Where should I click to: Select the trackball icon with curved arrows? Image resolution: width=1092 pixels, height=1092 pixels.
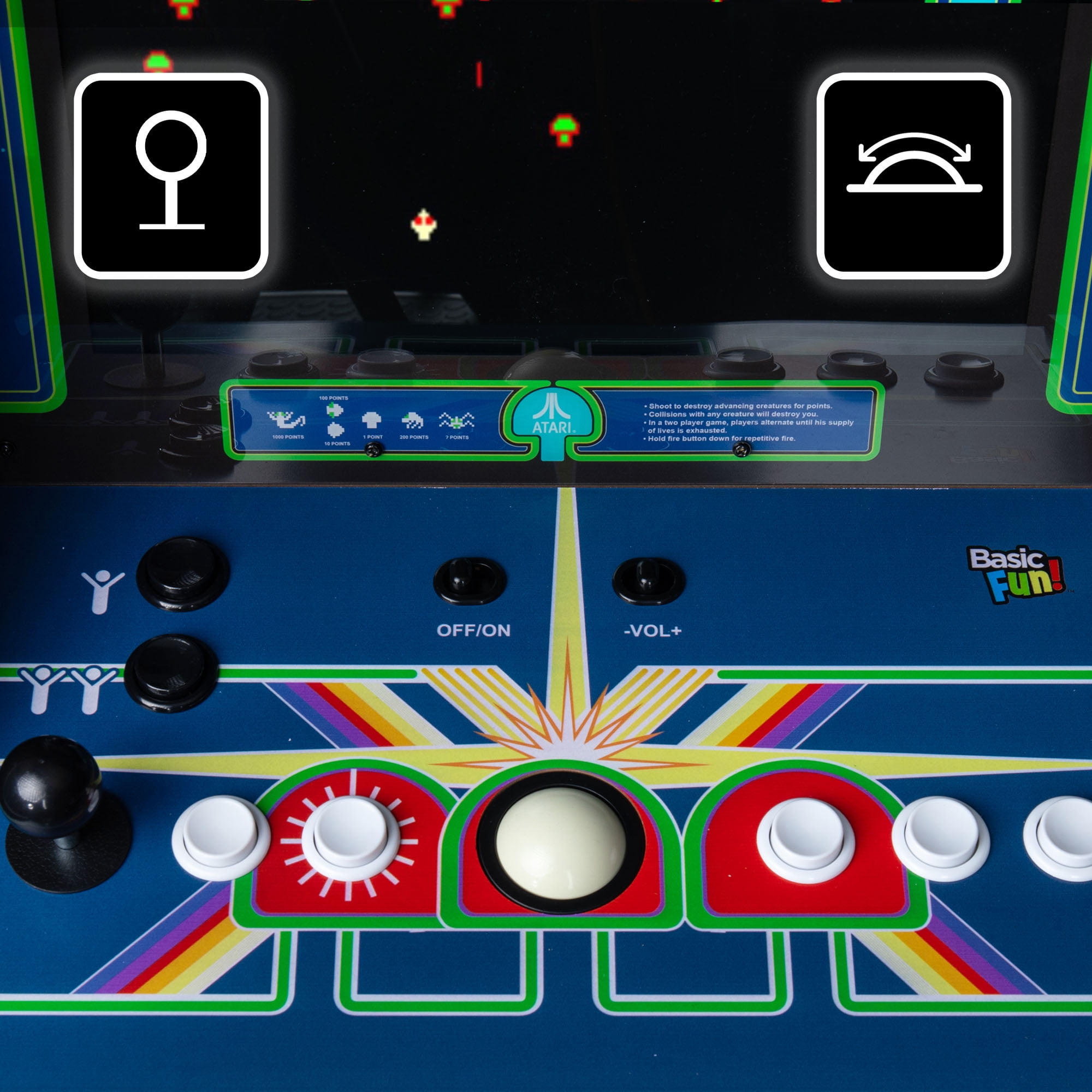(913, 176)
